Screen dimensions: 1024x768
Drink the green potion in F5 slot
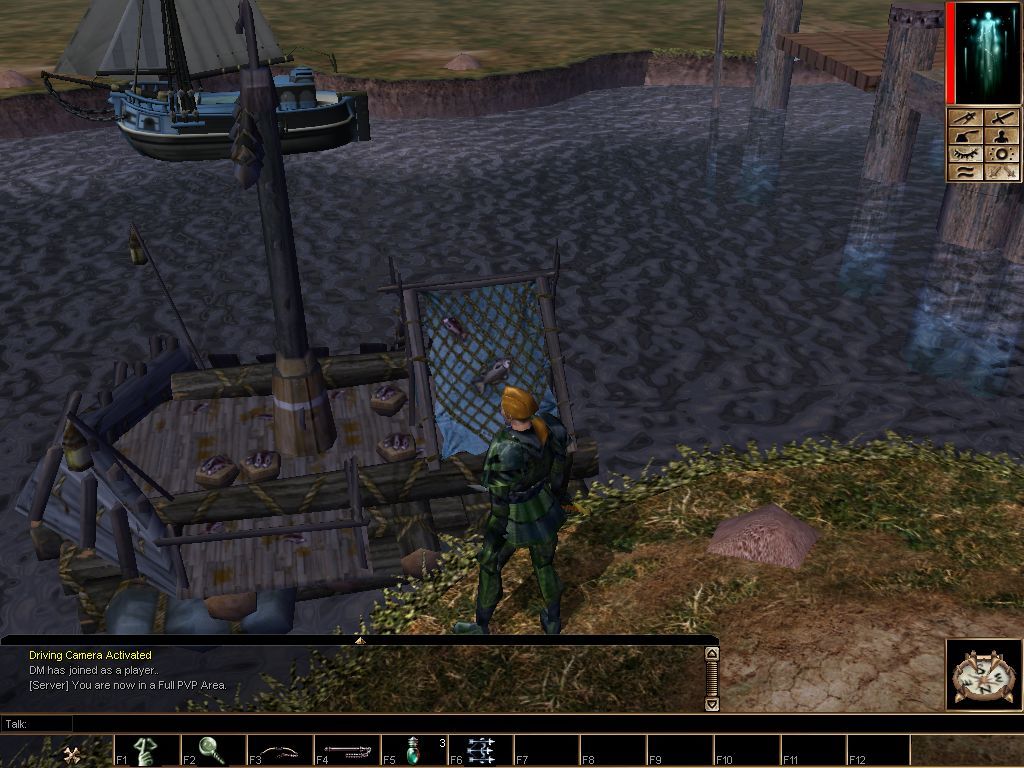pos(413,751)
